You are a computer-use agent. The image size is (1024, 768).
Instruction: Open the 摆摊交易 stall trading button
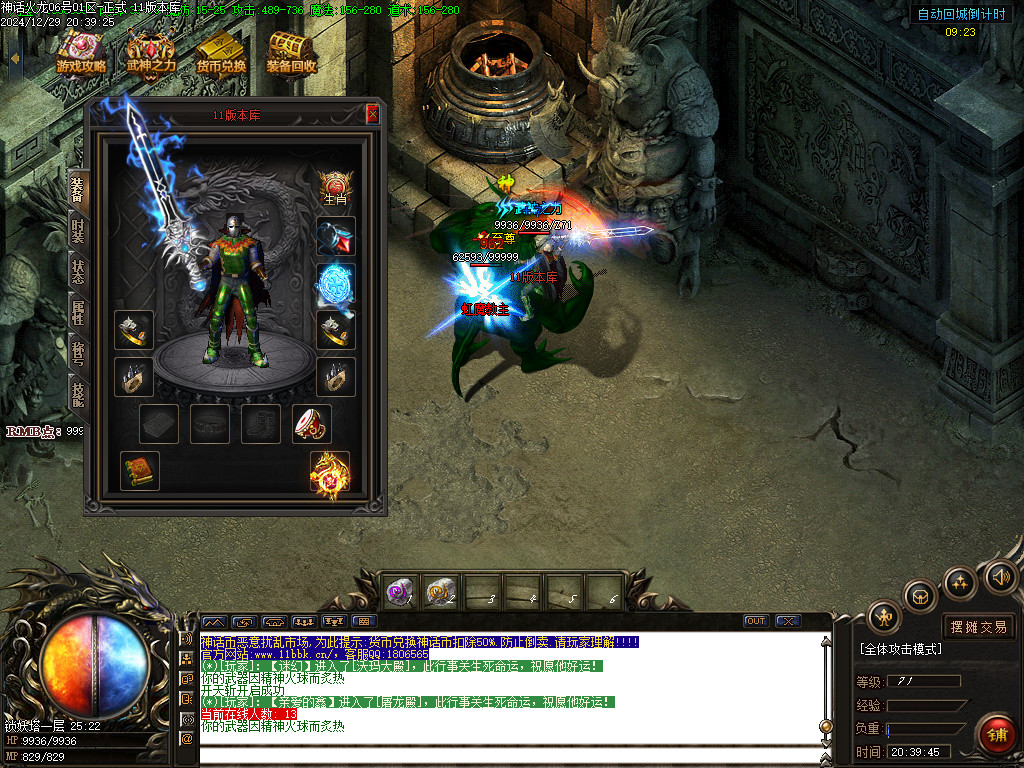pos(978,627)
